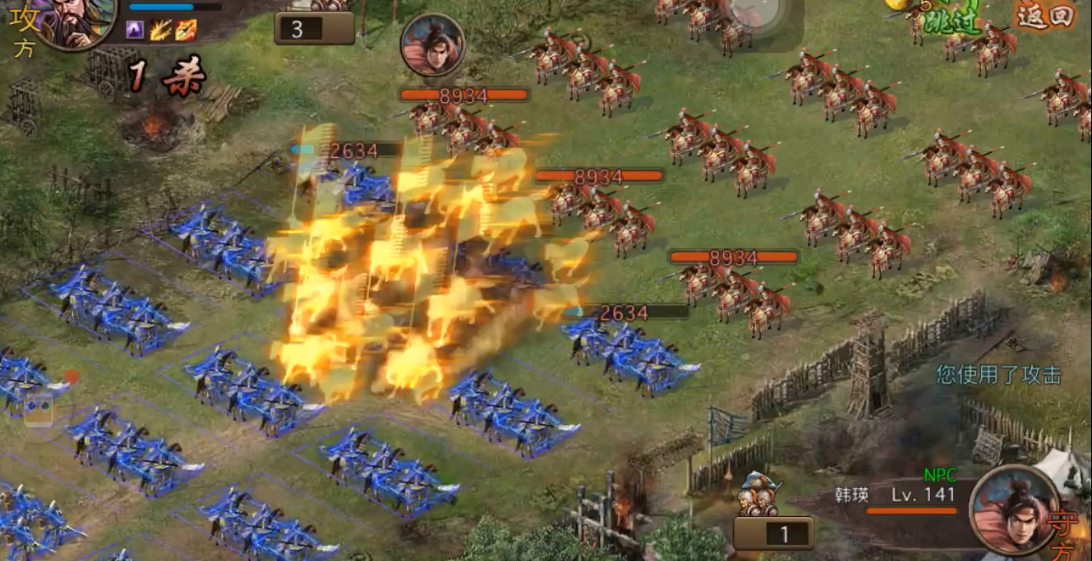Activate the yellow lightning slash skill icon
The height and width of the screenshot is (561, 1092).
[161, 30]
